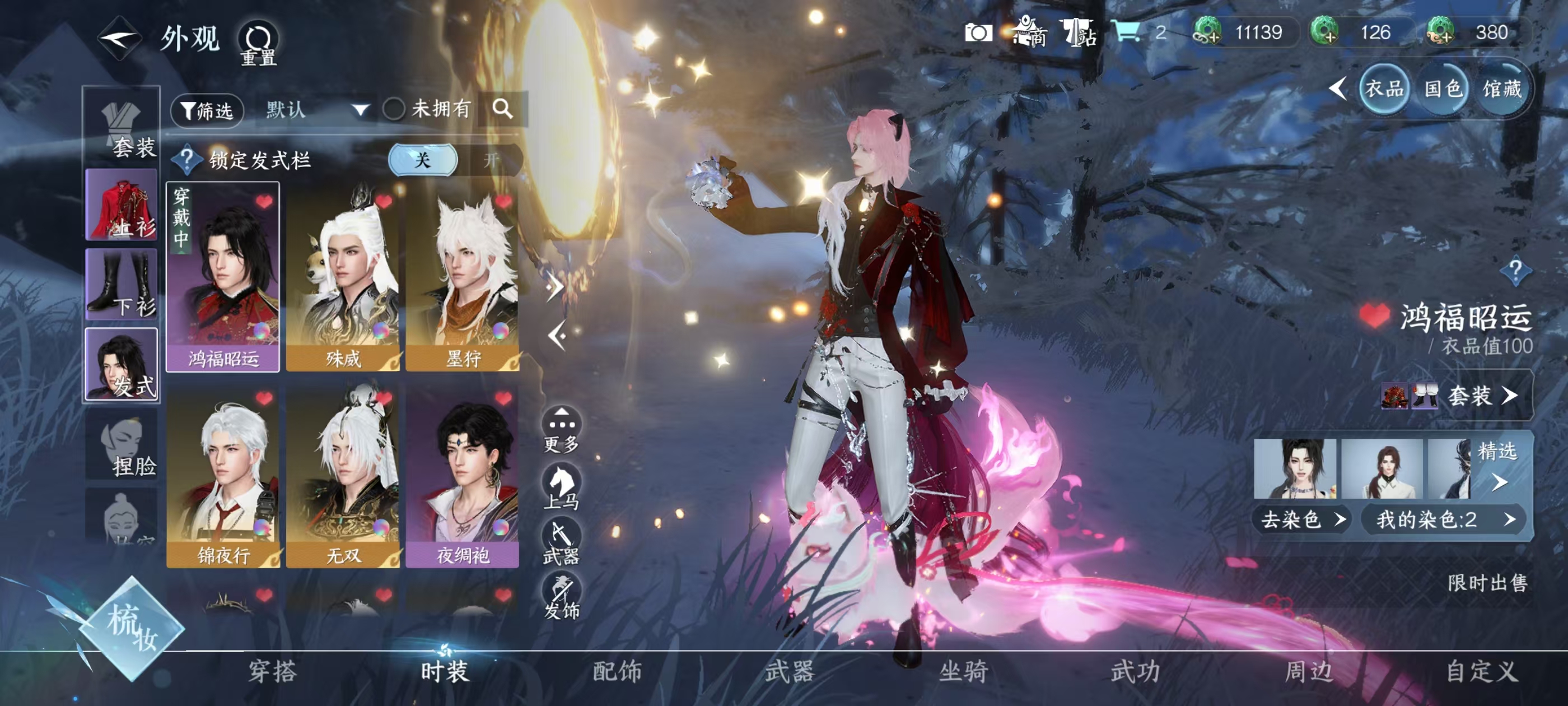Open the 捏脸 face-sculpt category
Screen dimensions: 1568x706
122,445
